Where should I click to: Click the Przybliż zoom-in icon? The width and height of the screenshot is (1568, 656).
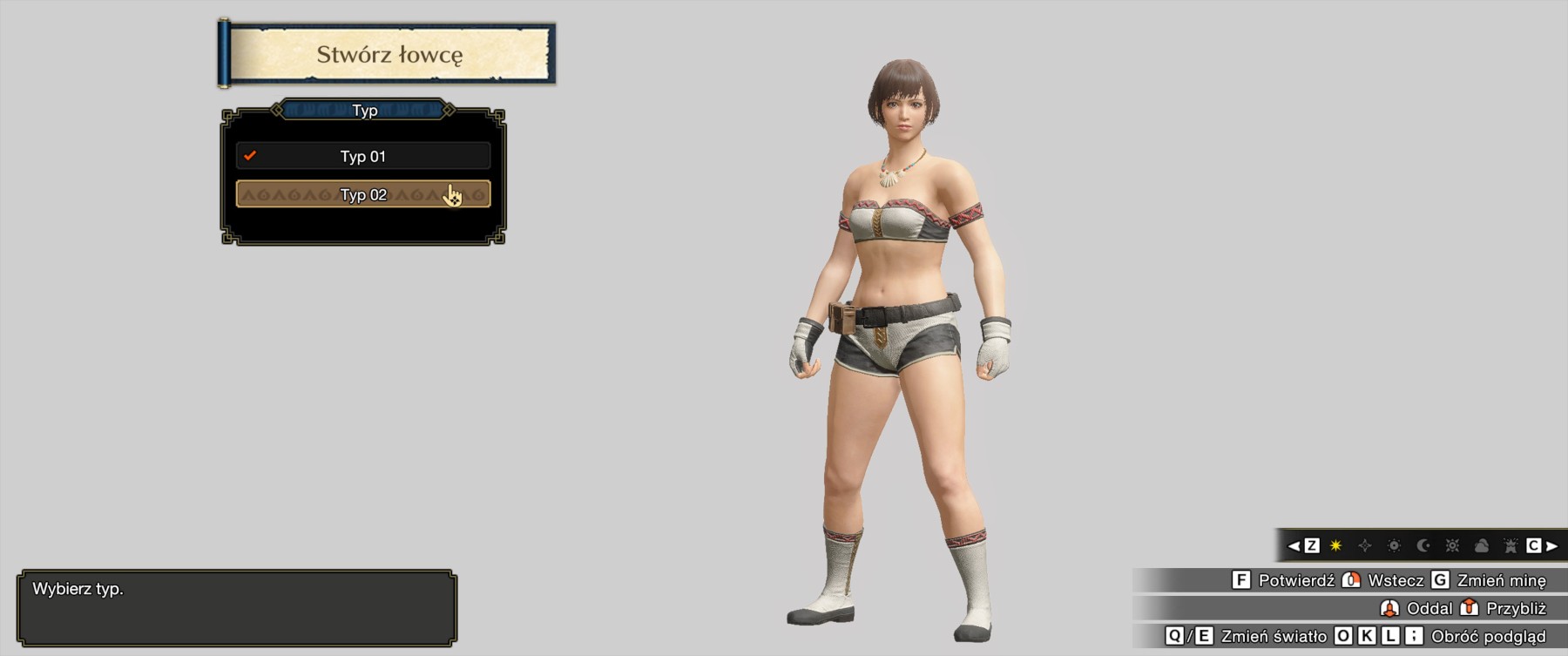click(x=1468, y=610)
